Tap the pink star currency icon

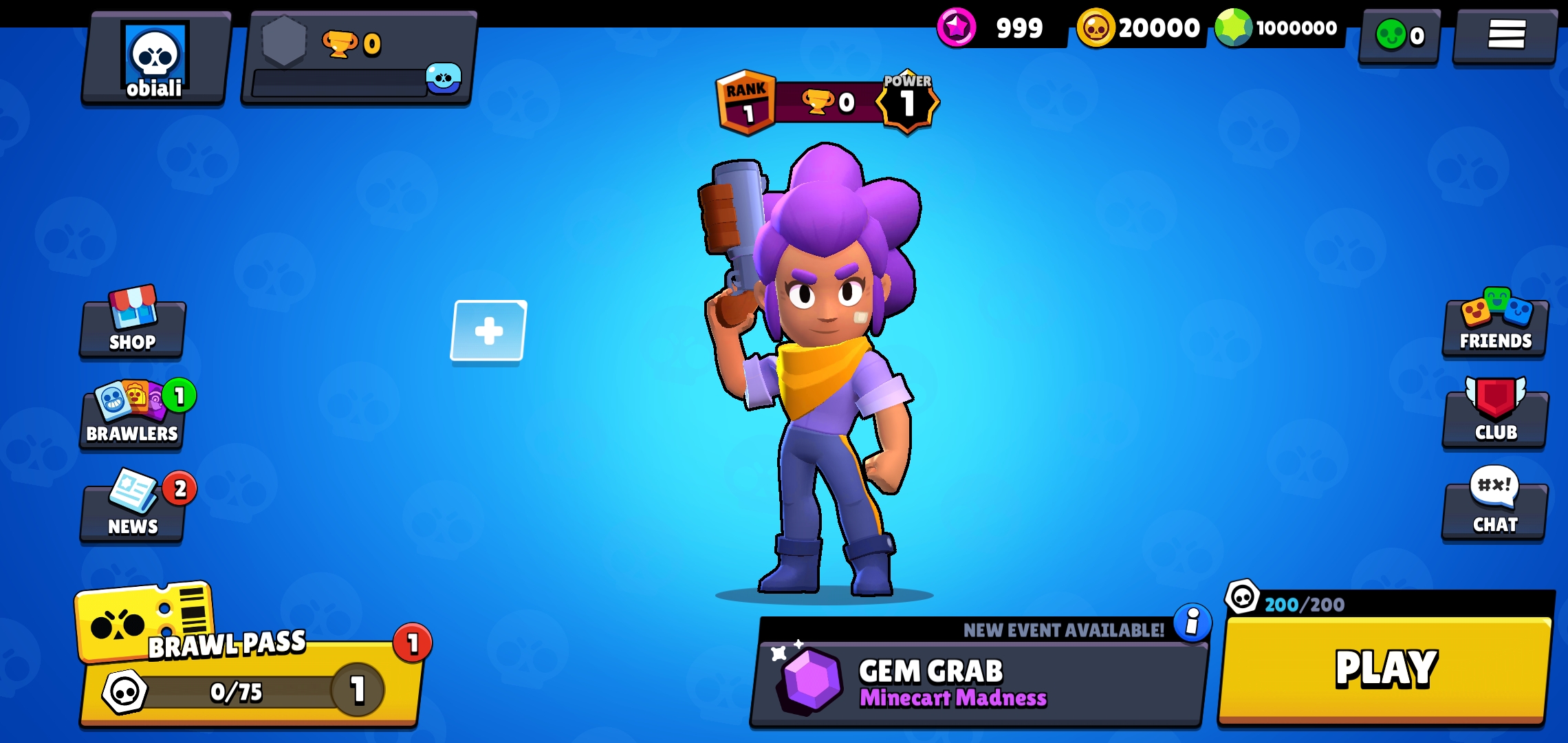957,28
